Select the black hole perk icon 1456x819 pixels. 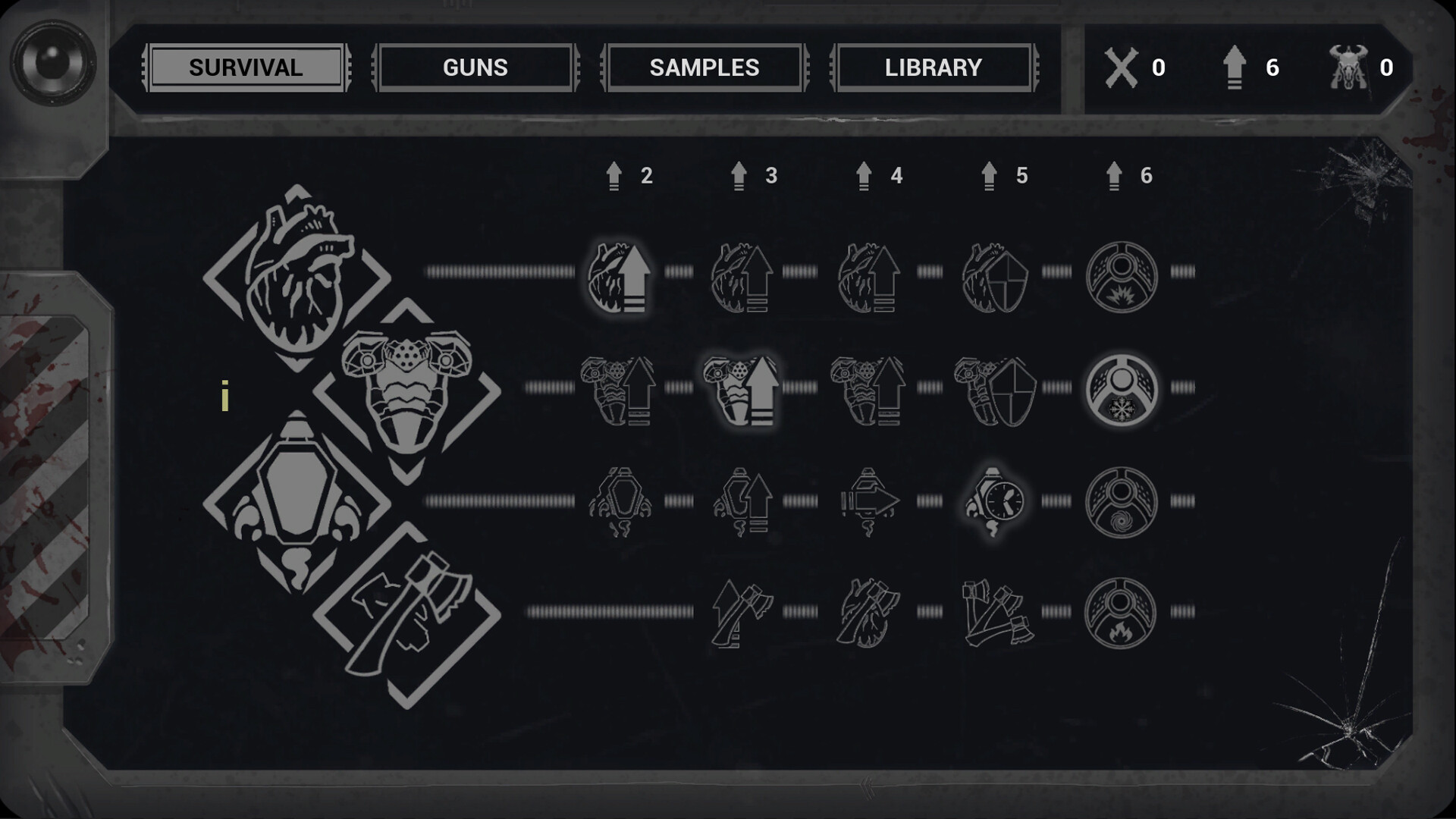click(x=1121, y=500)
